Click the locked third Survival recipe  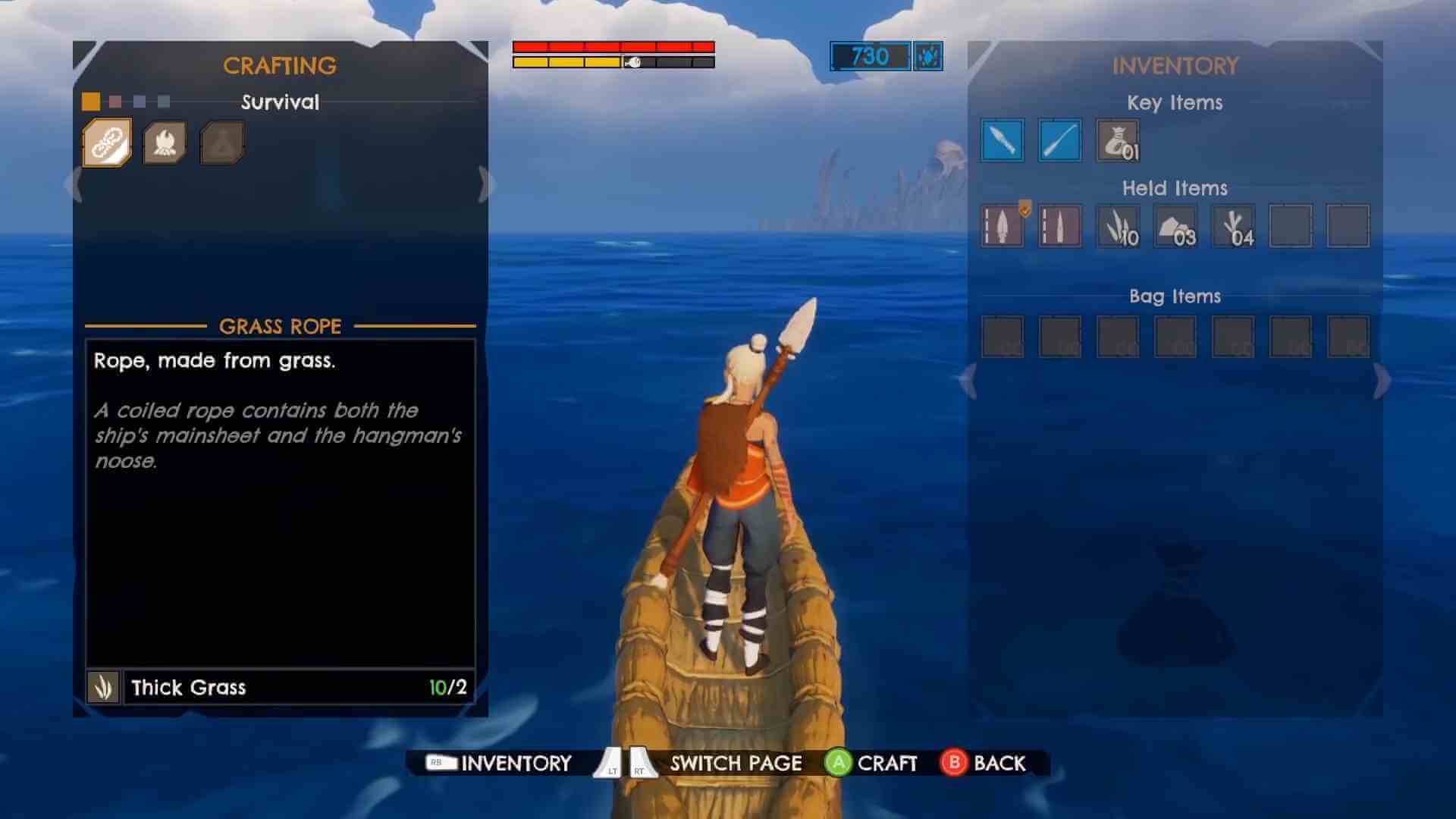pyautogui.click(x=221, y=141)
